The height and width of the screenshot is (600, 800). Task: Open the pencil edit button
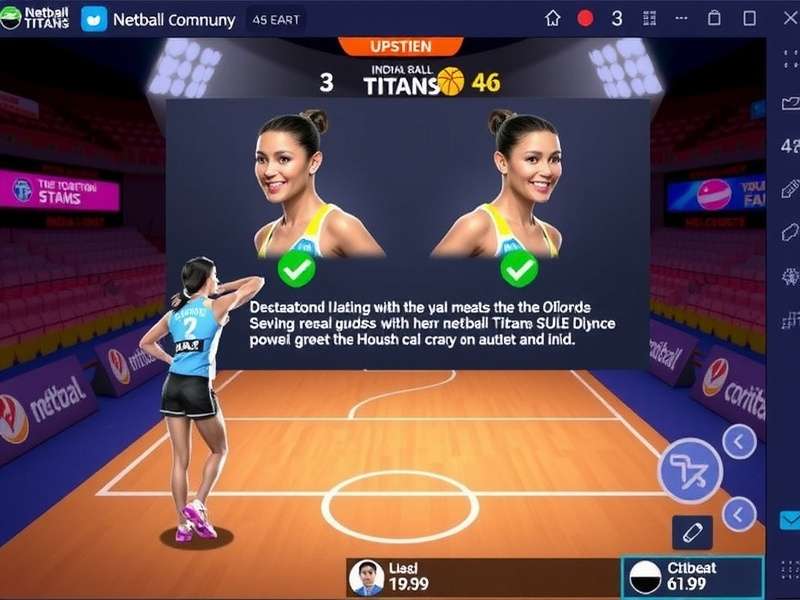692,532
